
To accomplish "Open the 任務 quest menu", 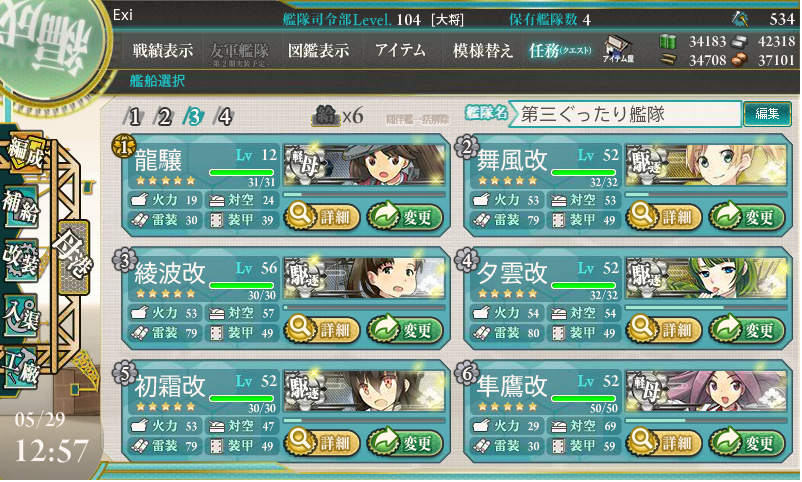I will click(561, 50).
